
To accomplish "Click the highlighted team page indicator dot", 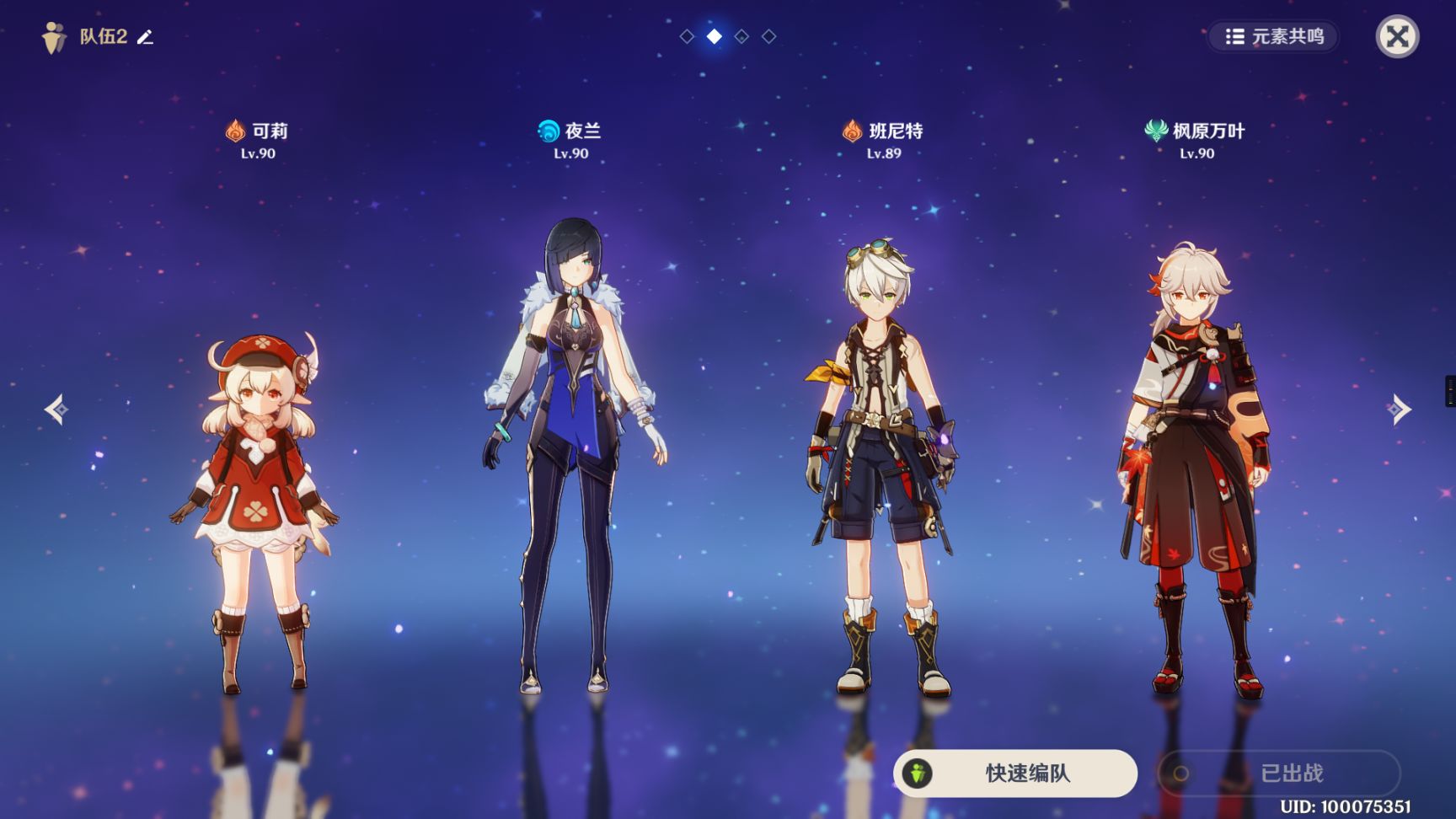I will click(715, 36).
